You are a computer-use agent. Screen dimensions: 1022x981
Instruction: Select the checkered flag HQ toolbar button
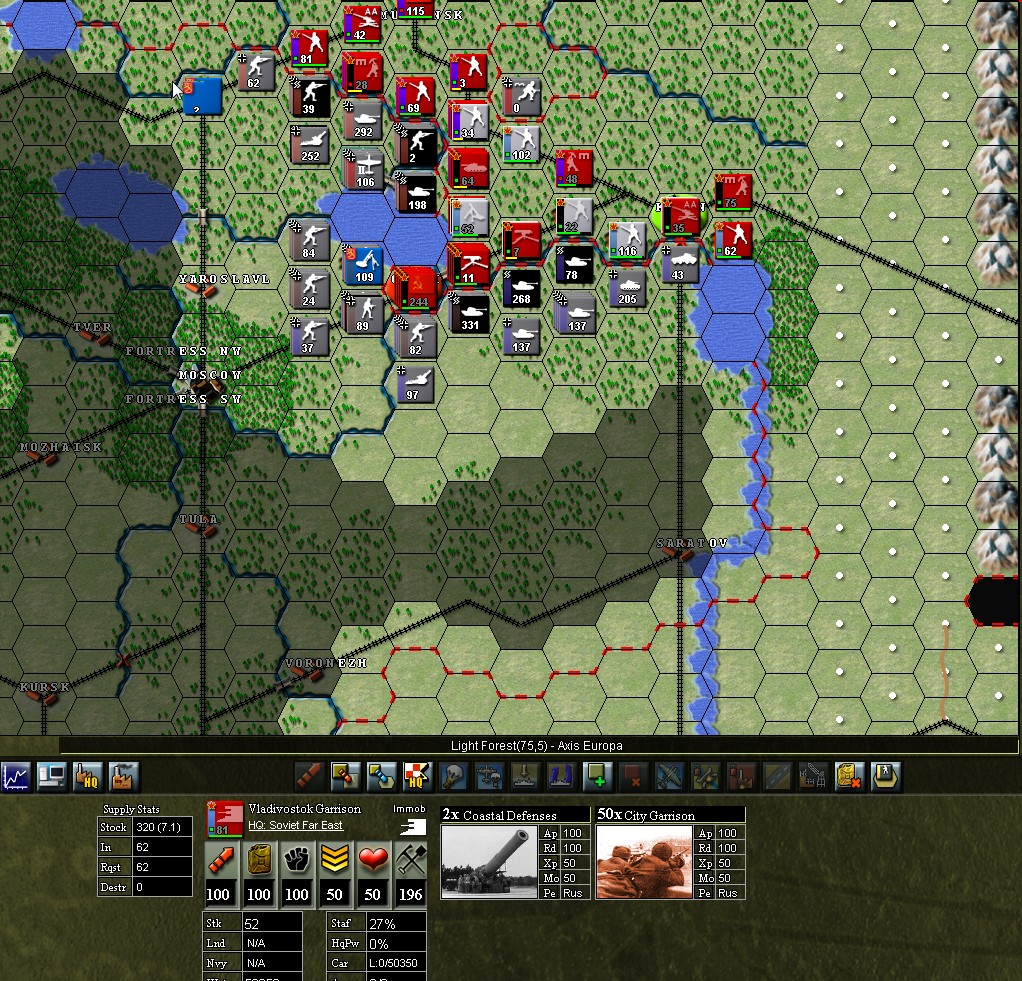click(x=417, y=776)
